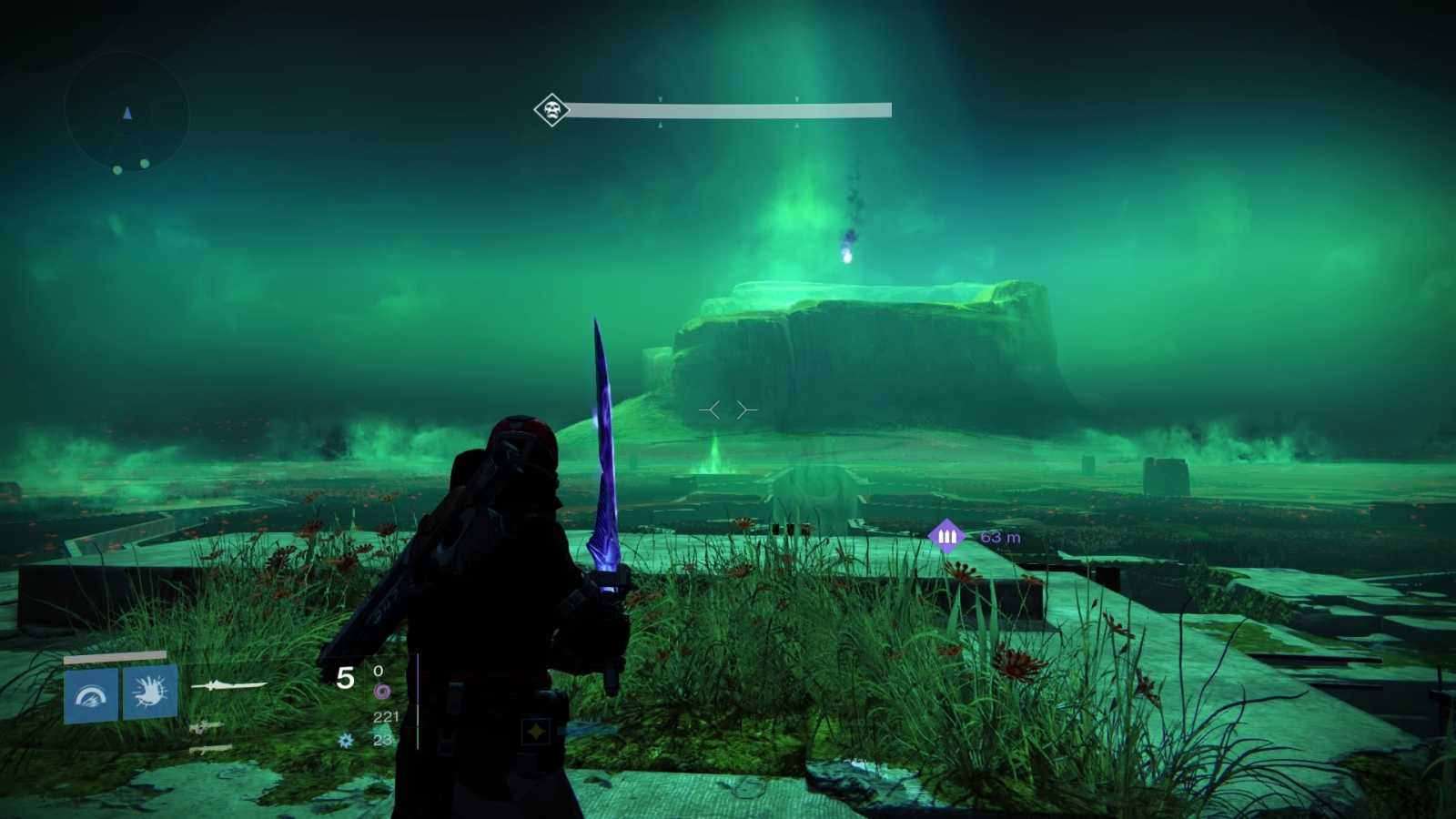Select the shotgun weapon icon
The image size is (1456, 819).
(212, 749)
